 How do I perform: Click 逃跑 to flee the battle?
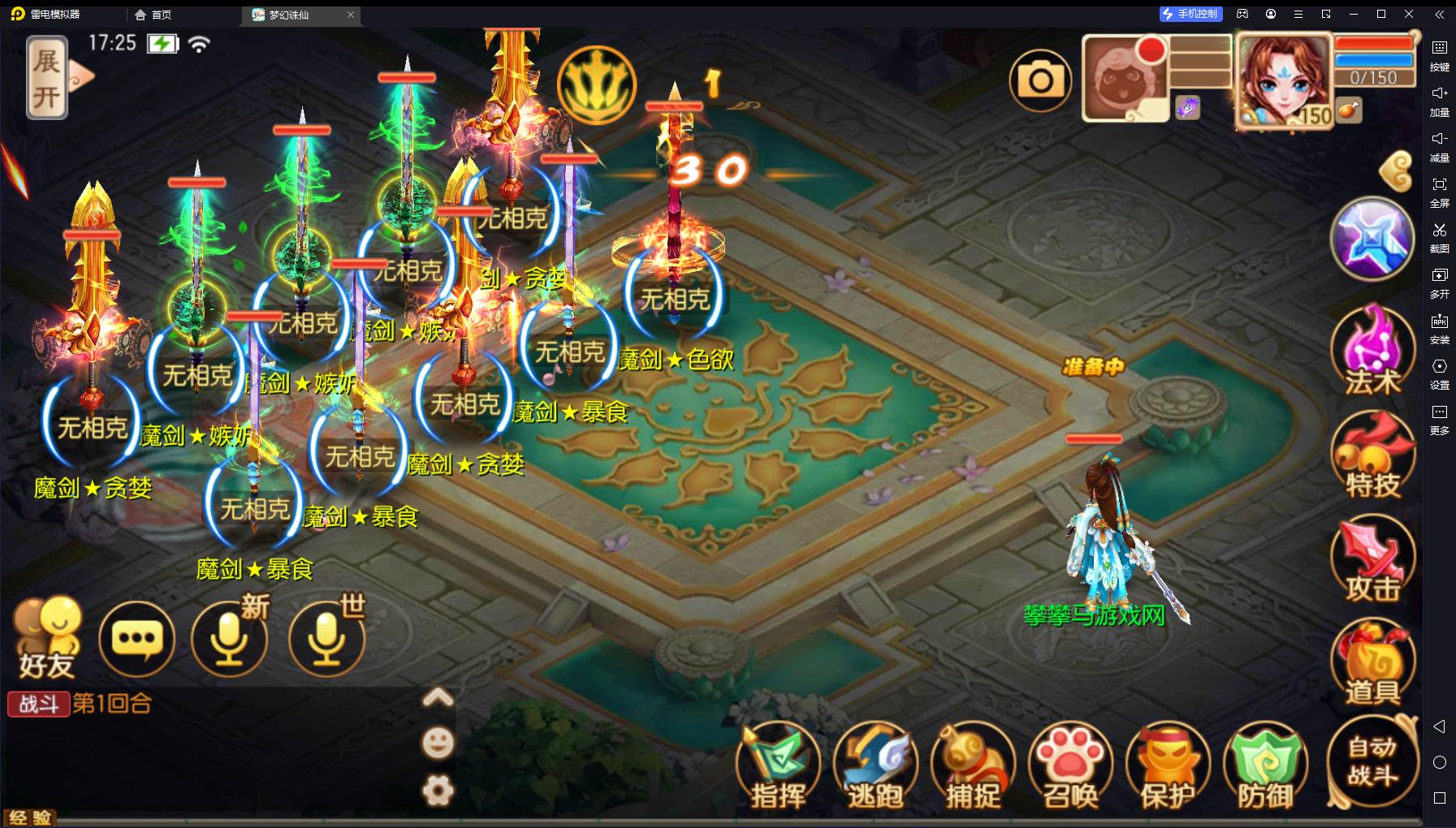coord(875,767)
